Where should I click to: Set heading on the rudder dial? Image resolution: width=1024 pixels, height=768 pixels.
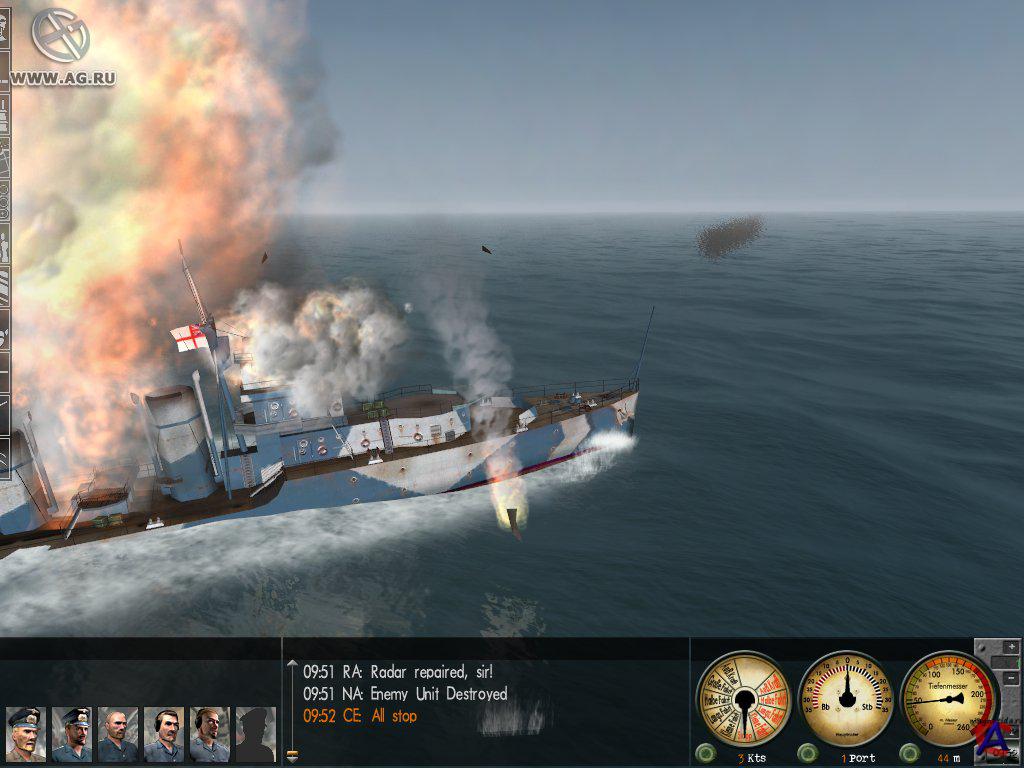click(847, 697)
